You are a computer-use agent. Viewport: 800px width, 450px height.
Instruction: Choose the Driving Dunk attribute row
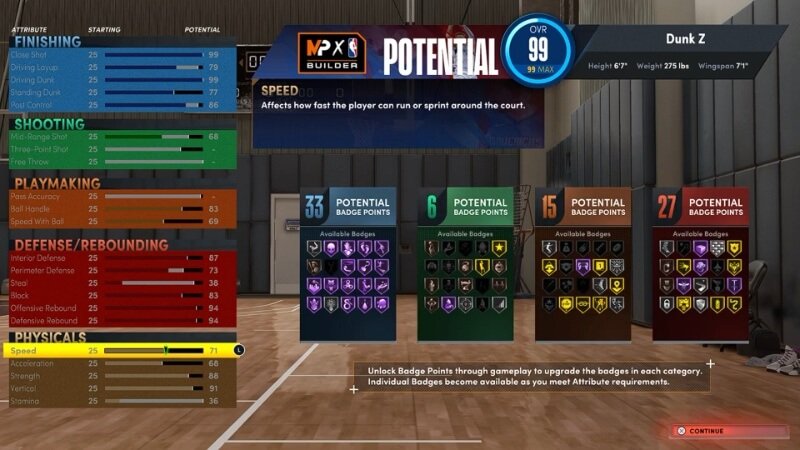click(120, 79)
